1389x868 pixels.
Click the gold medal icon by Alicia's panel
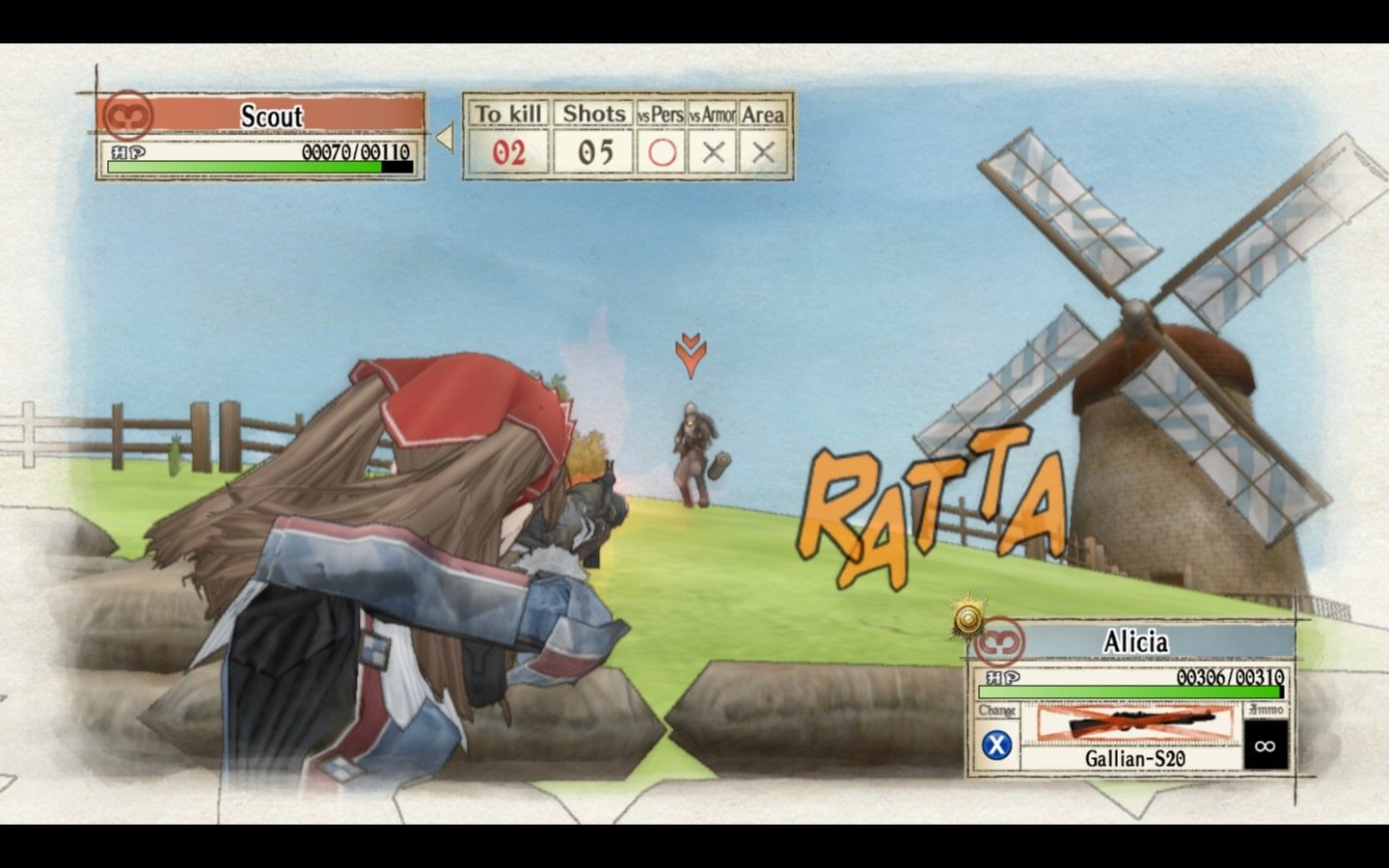coord(967,618)
